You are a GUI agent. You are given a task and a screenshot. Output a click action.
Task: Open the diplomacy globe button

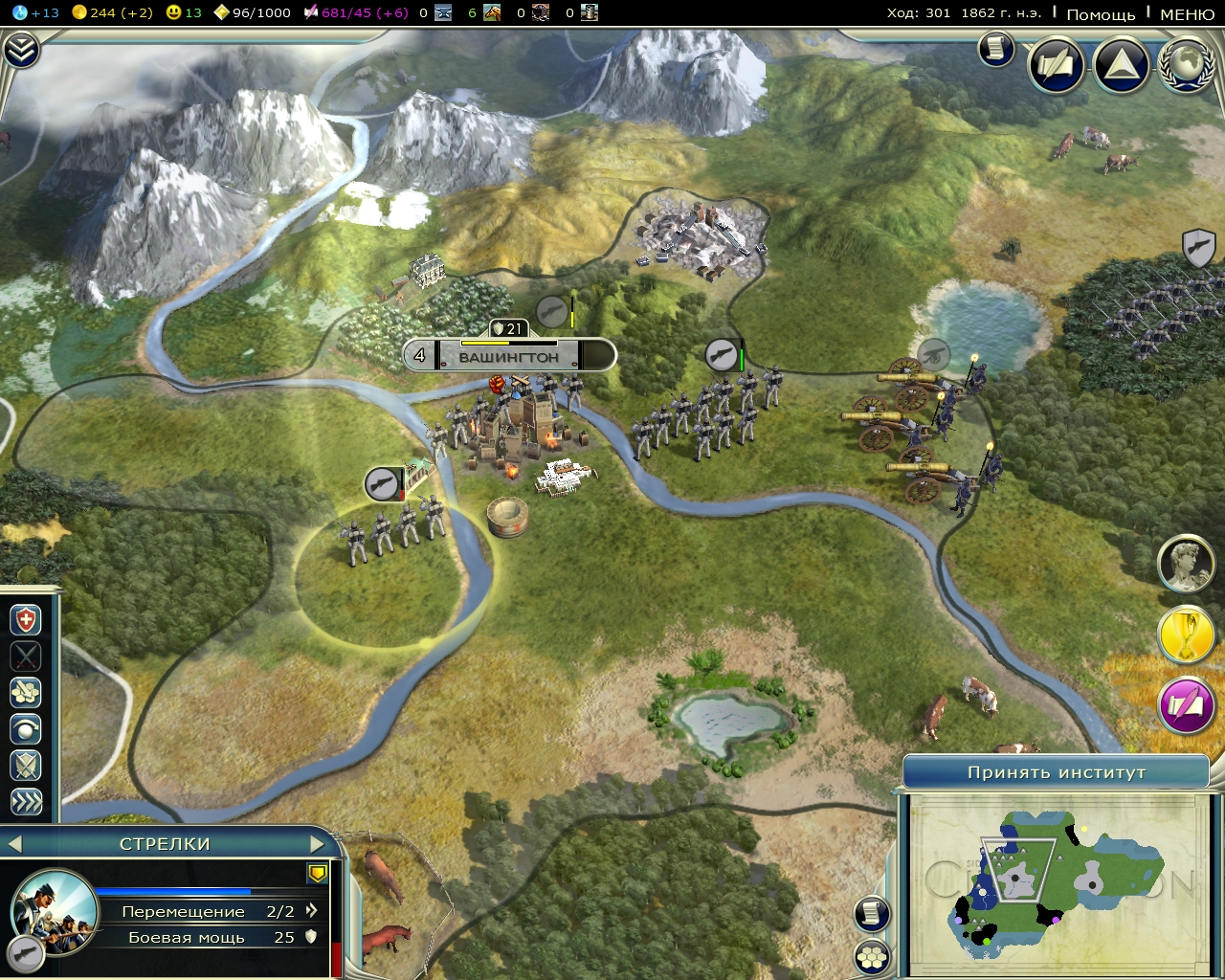pyautogui.click(x=1187, y=65)
